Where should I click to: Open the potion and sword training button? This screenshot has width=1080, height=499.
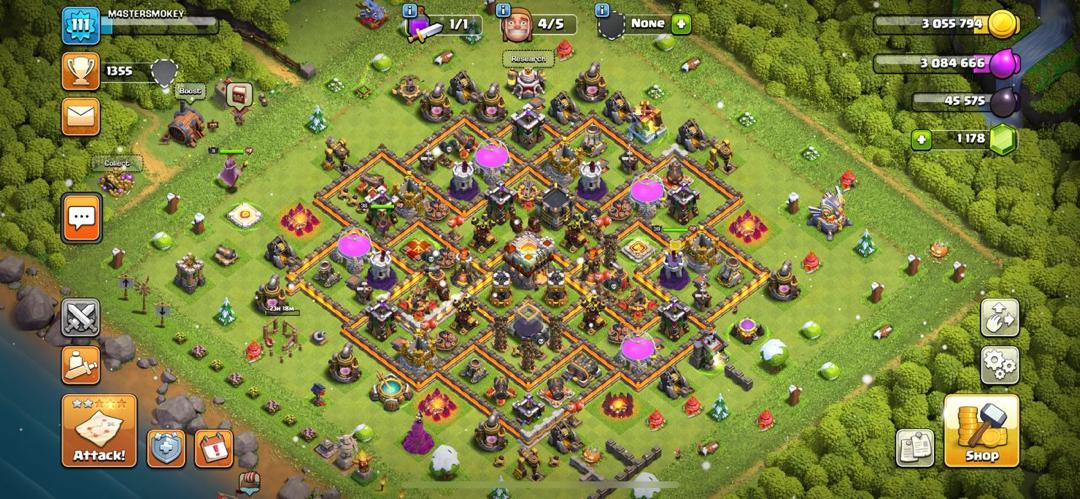coord(81,364)
